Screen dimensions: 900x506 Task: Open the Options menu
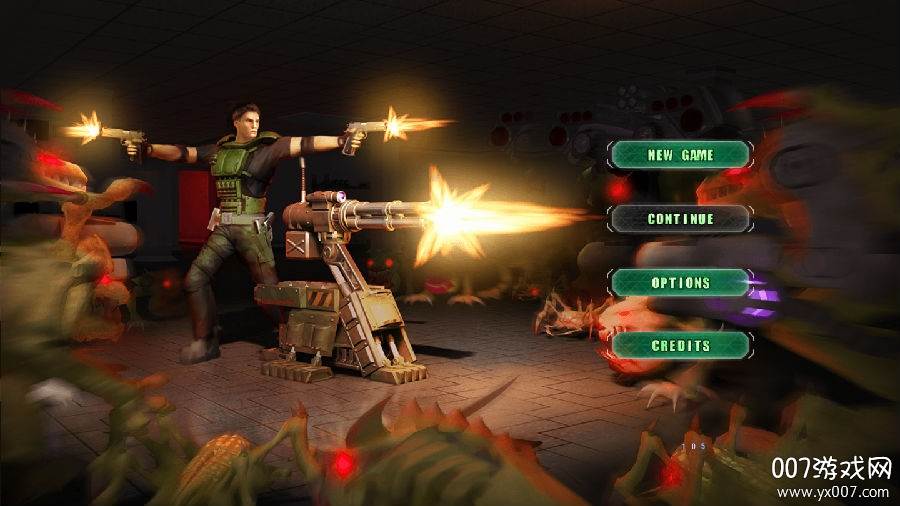pos(680,282)
